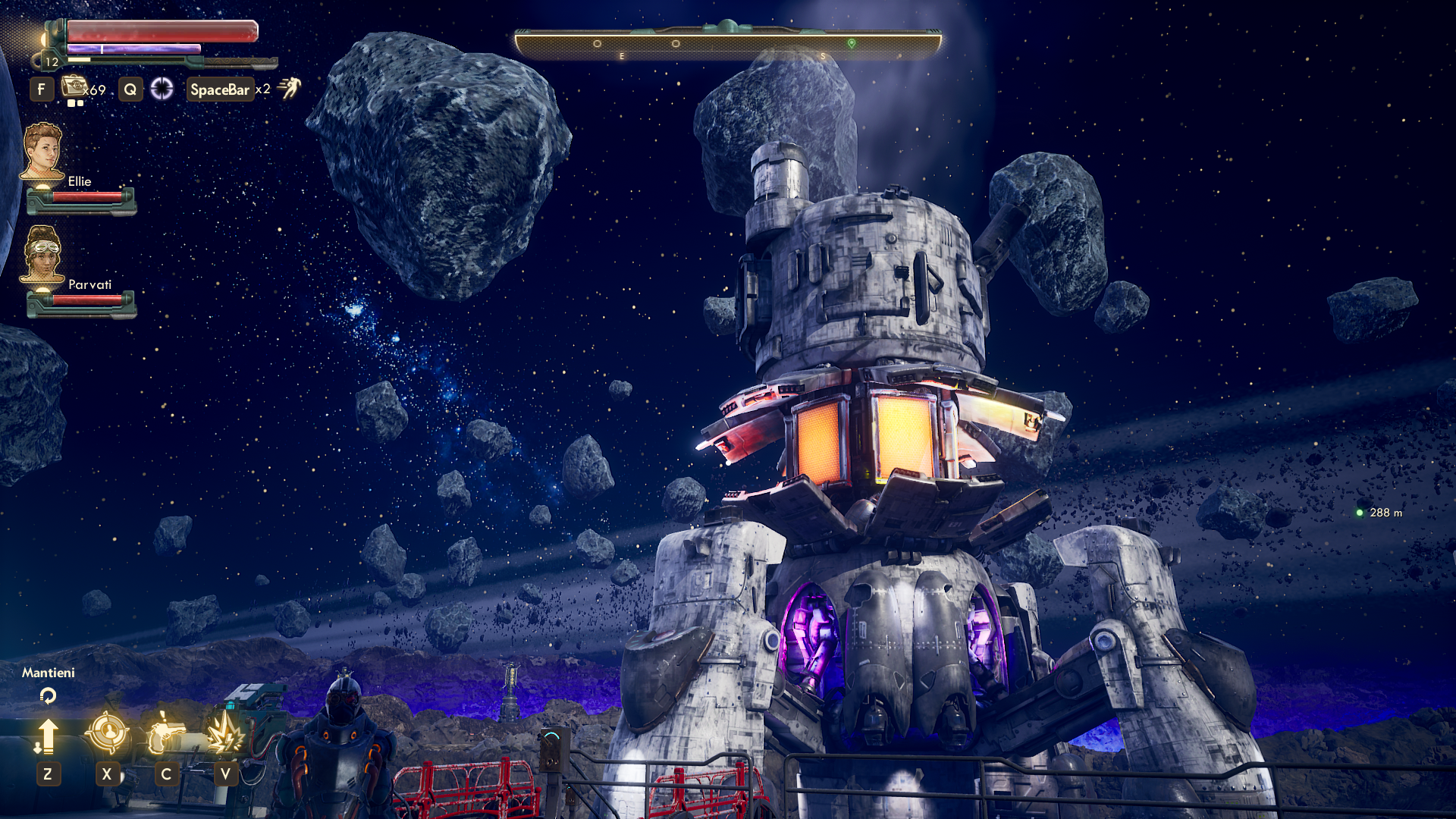Select Ellie's companion portrait
Screen dimensions: 1456x819
tap(42, 151)
